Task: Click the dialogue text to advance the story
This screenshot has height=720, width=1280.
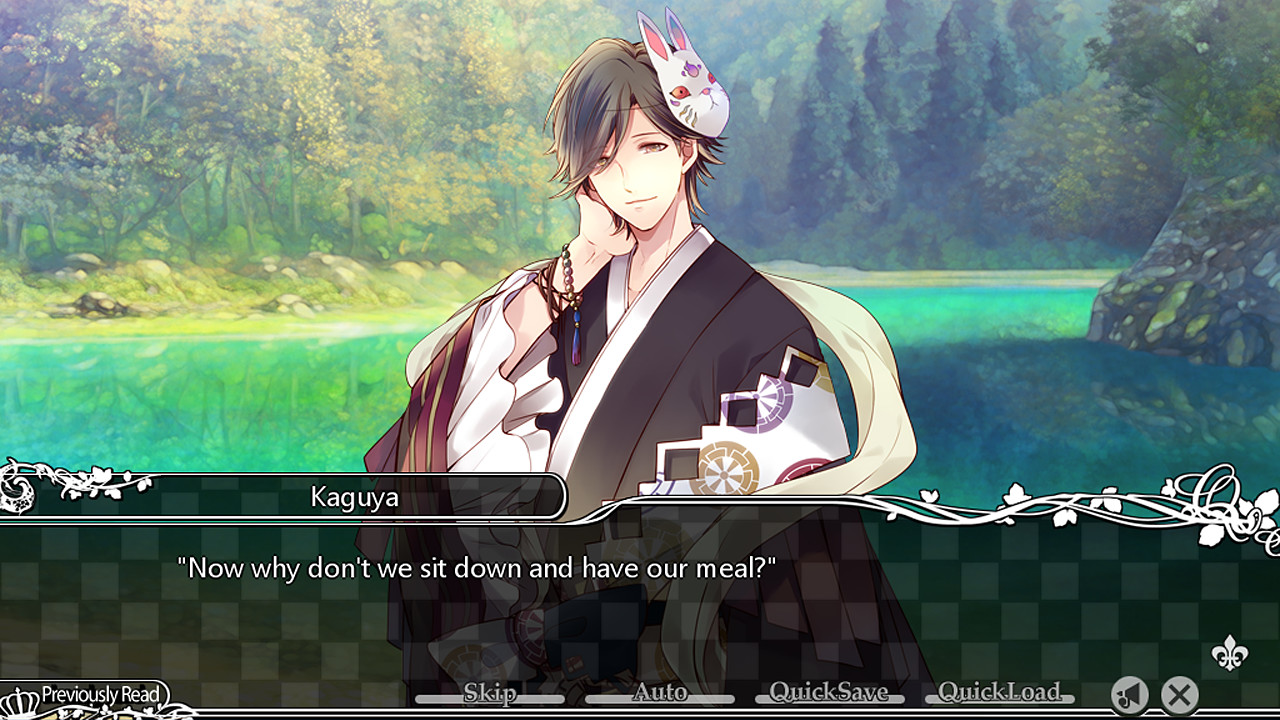Action: click(x=471, y=568)
